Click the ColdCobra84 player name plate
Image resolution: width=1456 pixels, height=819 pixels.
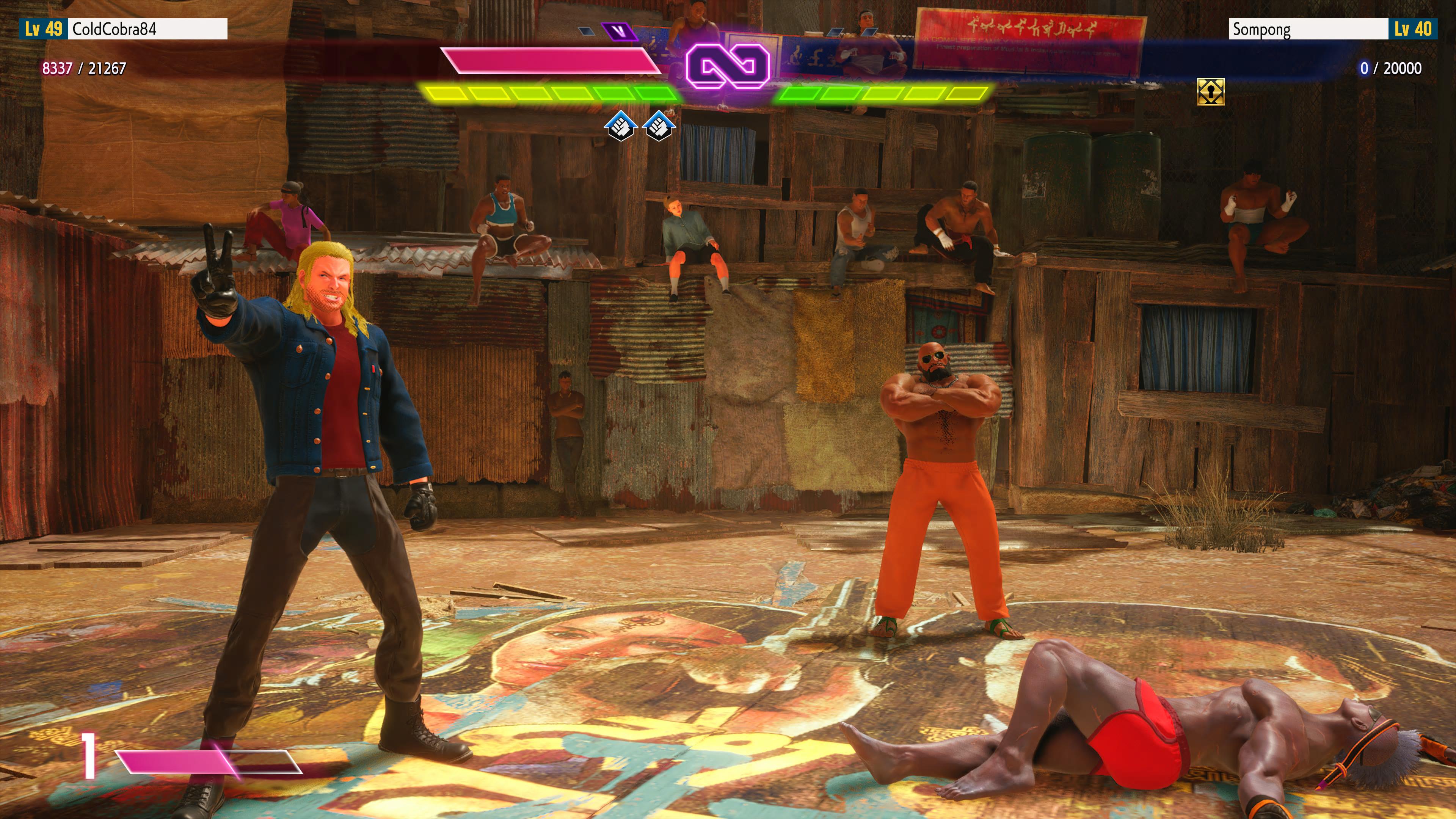pyautogui.click(x=147, y=29)
